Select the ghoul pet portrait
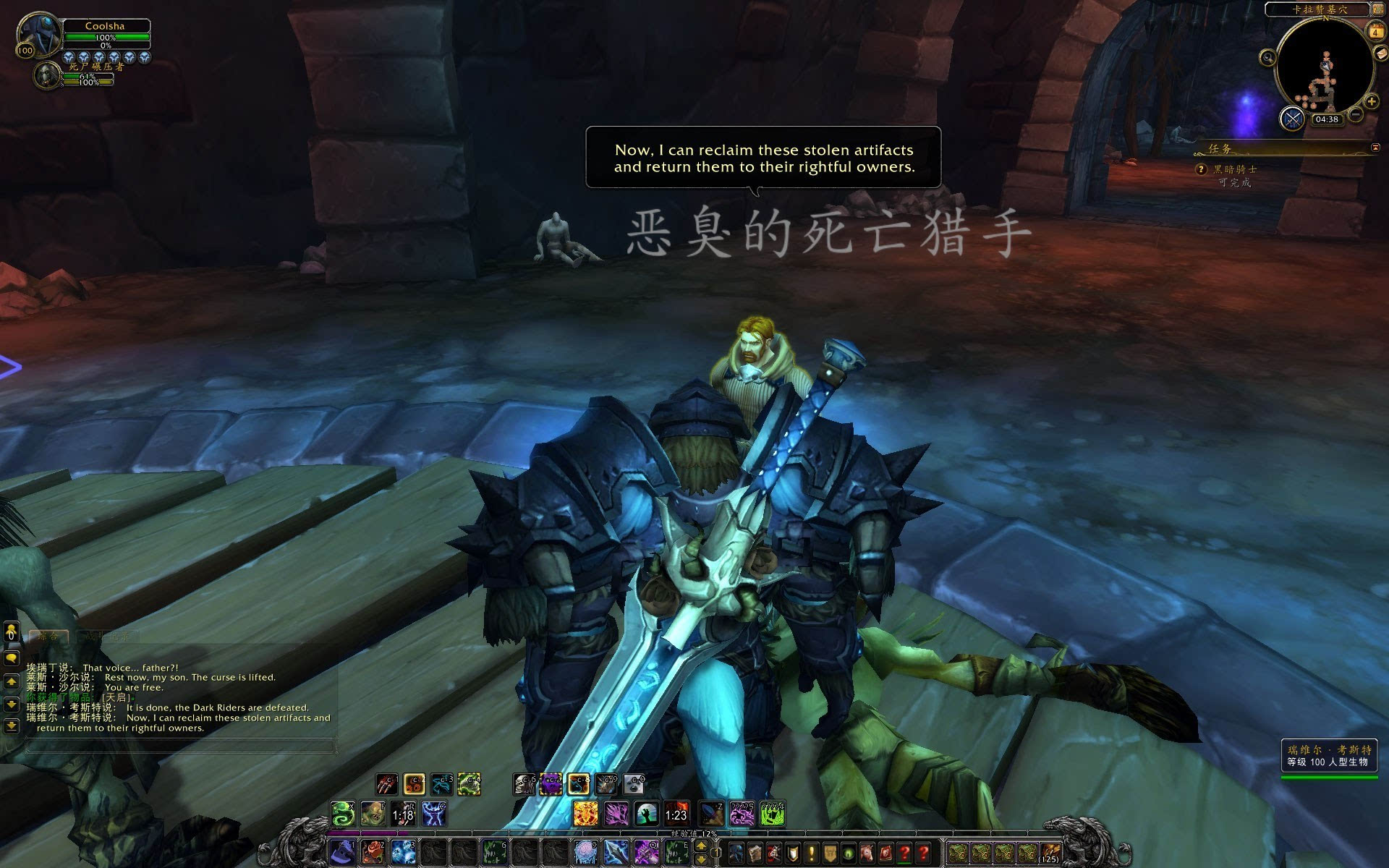The width and height of the screenshot is (1389, 868). (x=47, y=75)
